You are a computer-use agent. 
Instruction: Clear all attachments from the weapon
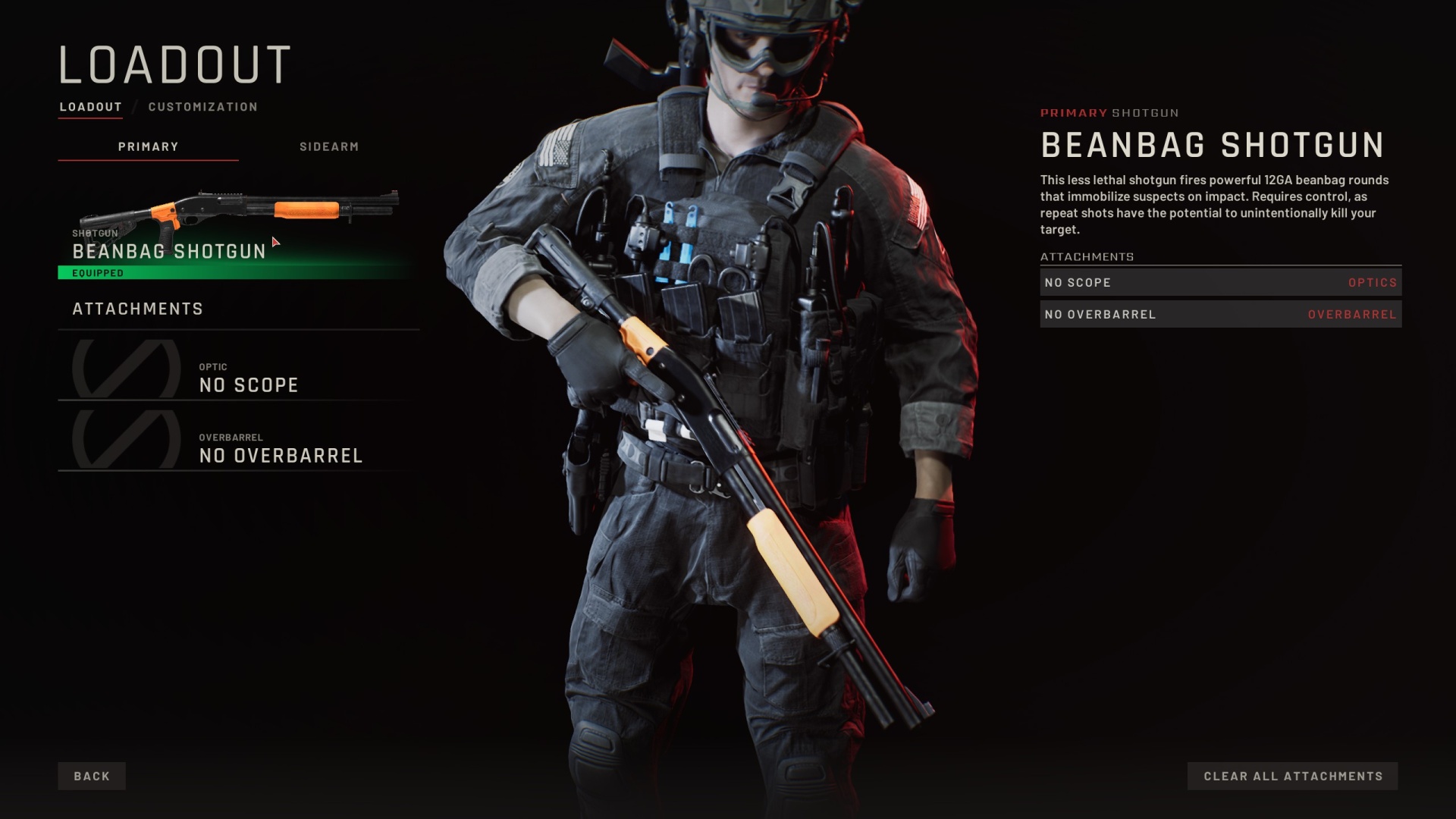click(1292, 776)
